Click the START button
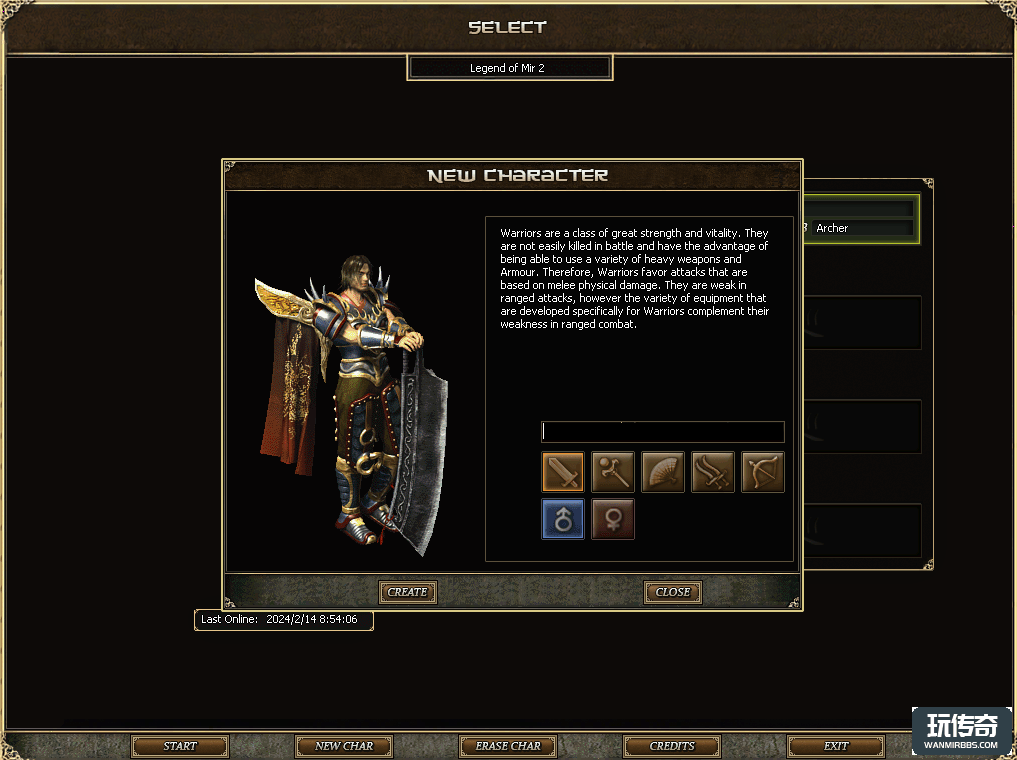Viewport: 1017px width, 760px height. tap(180, 746)
